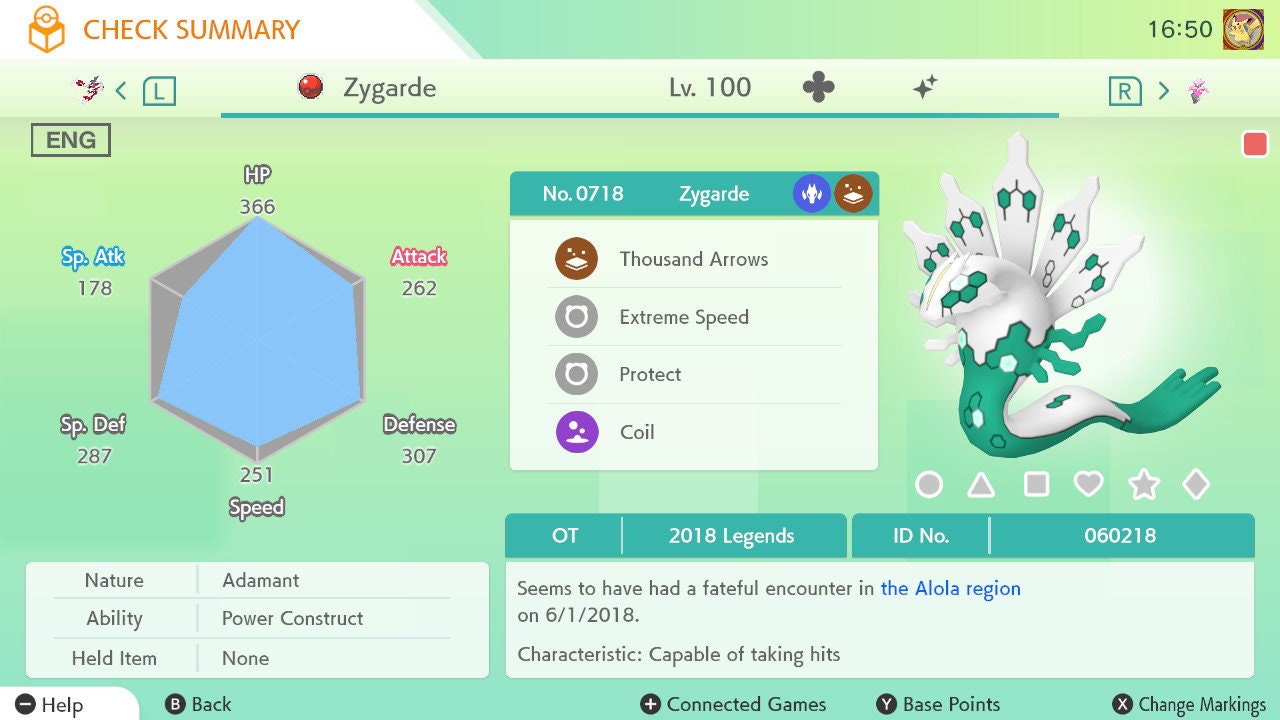This screenshot has height=720, width=1280.
Task: Toggle the square marking
Action: [x=1036, y=485]
